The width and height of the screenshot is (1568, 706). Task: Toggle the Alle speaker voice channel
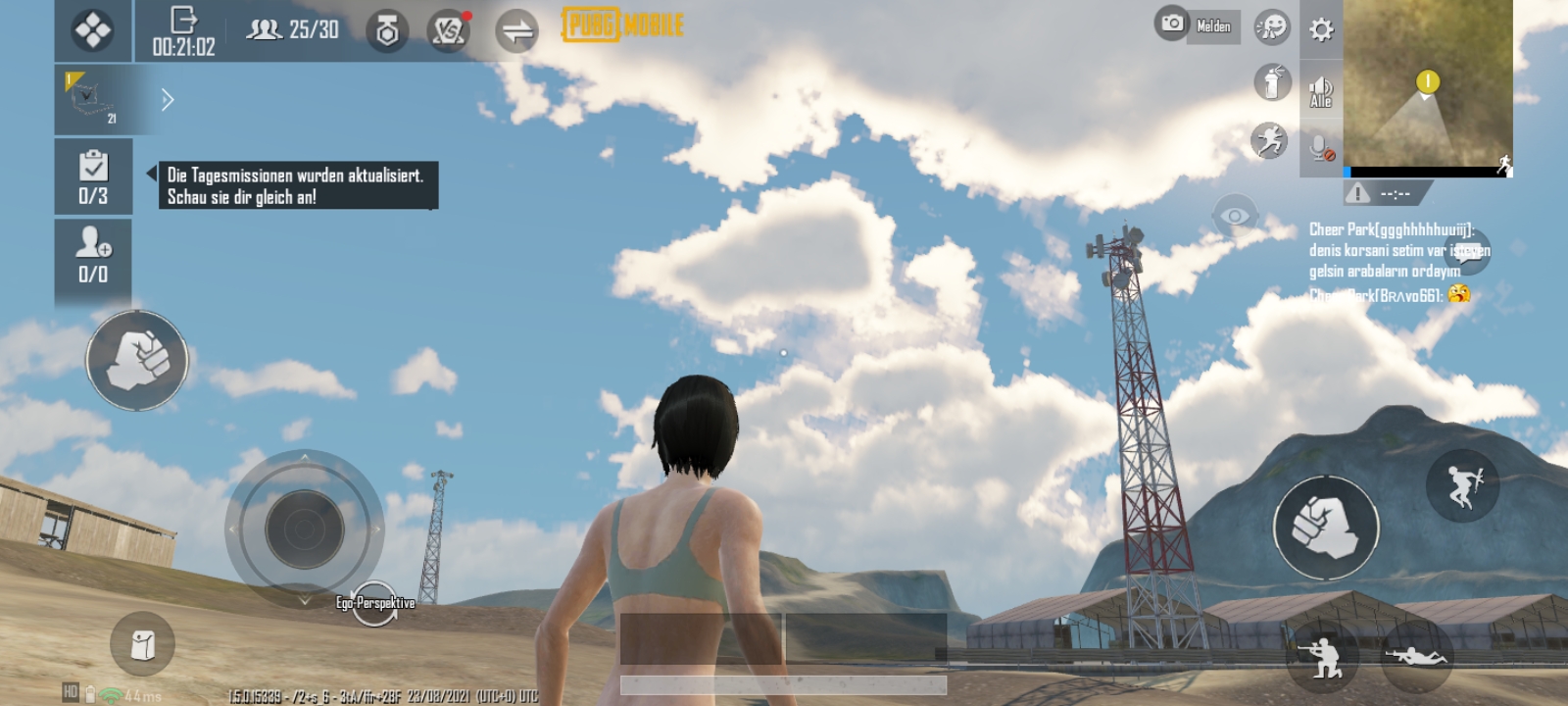pos(1321,91)
